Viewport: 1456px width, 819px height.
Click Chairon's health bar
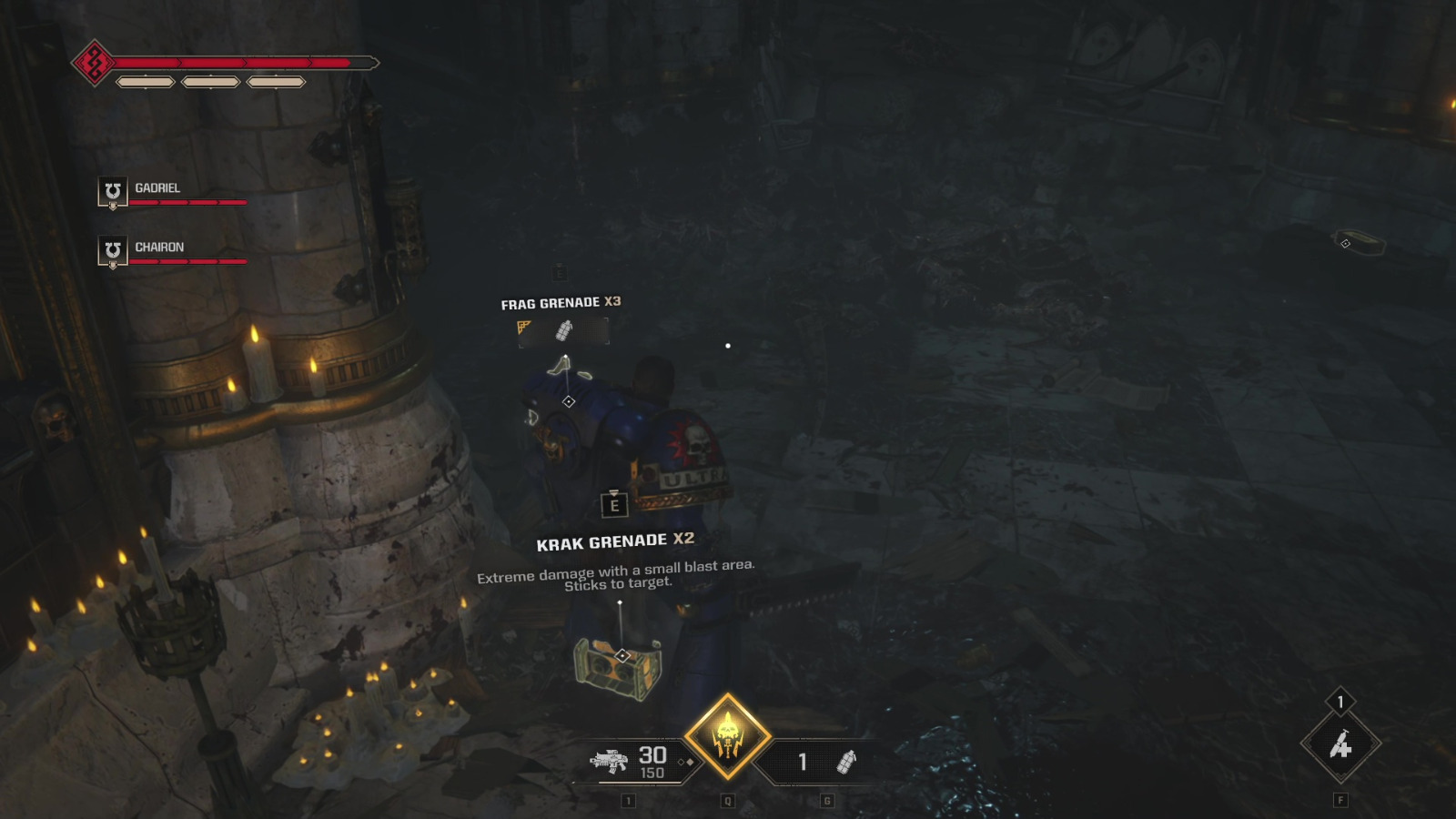[188, 261]
